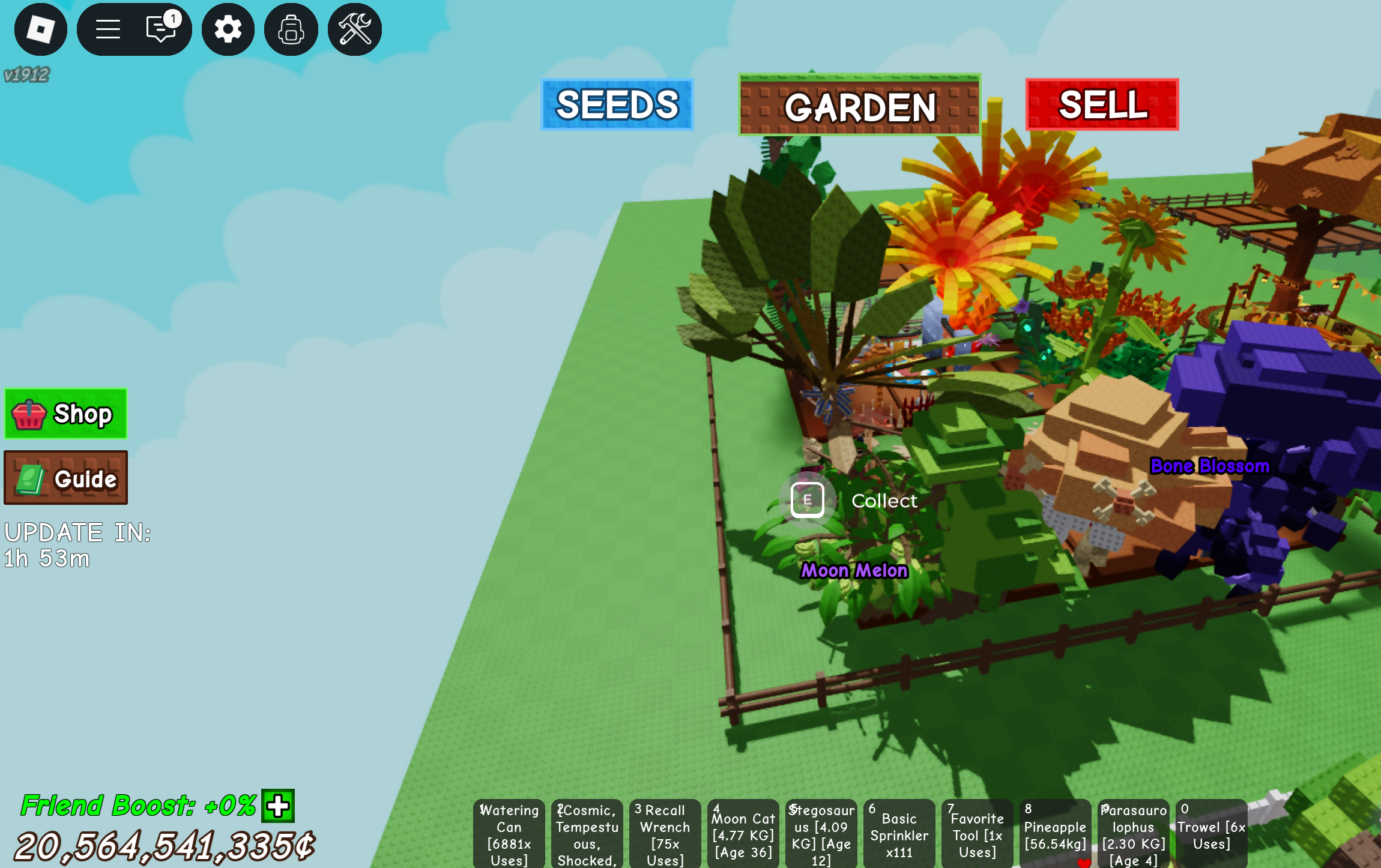Open the hamburger list menu
This screenshot has height=868, width=1381.
click(x=108, y=29)
